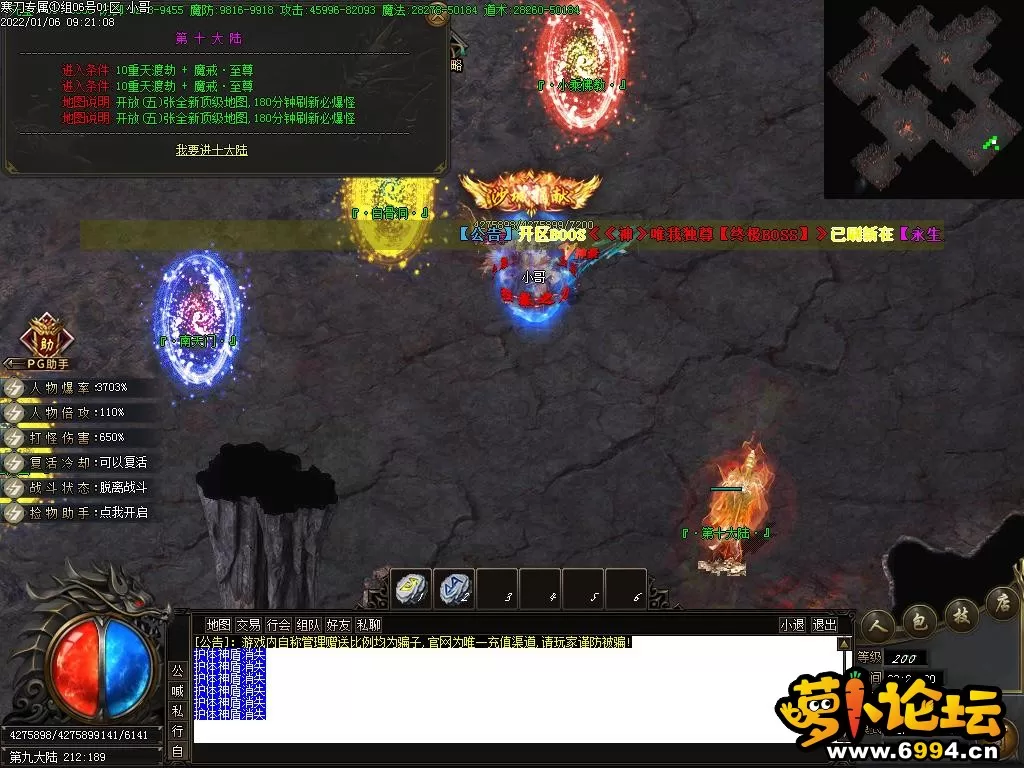Open the 交易 trade button
Screen dimensions: 1024x768
coord(248,625)
